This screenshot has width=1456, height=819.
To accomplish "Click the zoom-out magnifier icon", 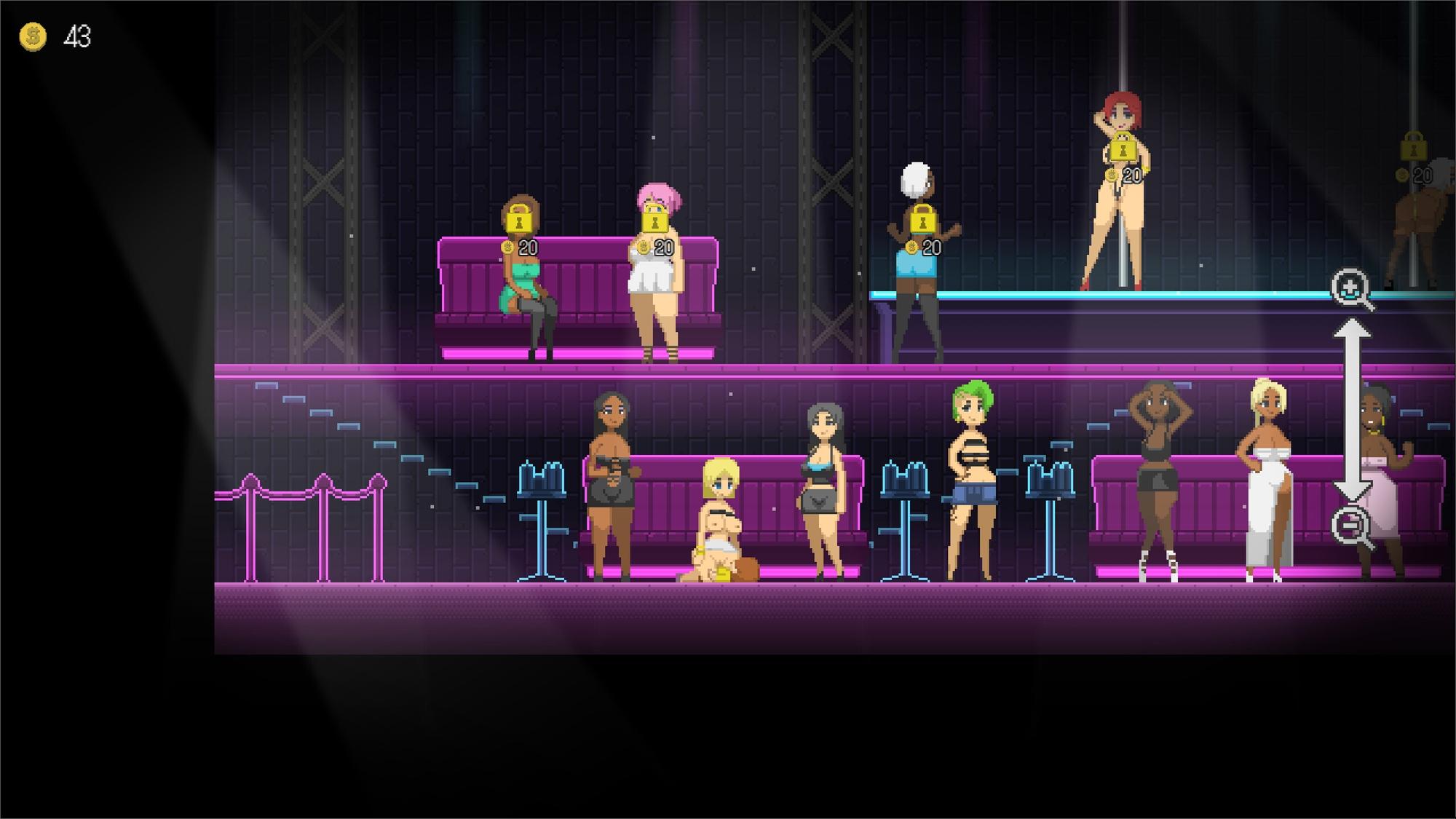I will point(1350,525).
